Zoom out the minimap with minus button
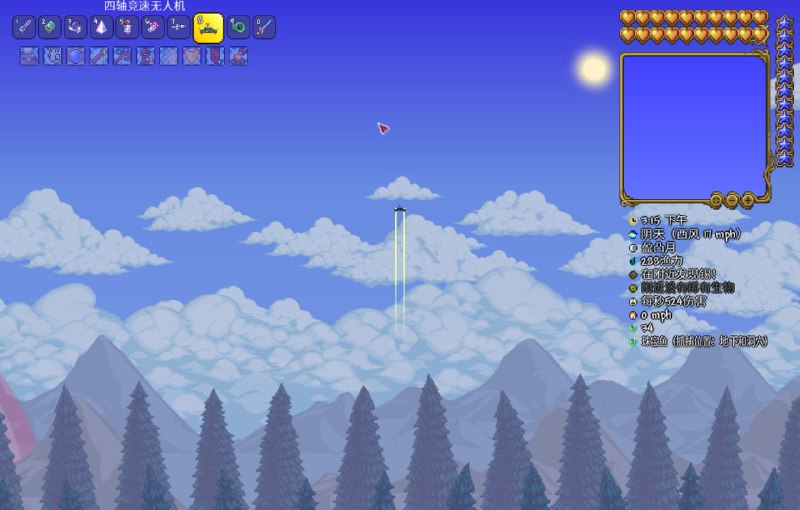Screen dimensions: 800x510 pyautogui.click(x=732, y=200)
